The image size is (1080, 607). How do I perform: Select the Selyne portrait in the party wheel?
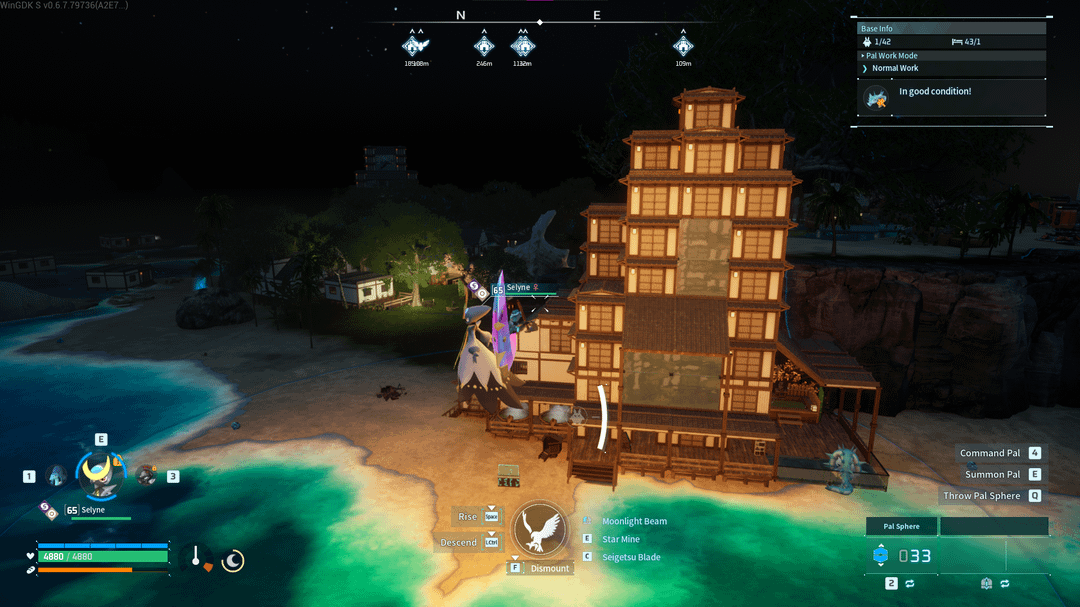[101, 474]
